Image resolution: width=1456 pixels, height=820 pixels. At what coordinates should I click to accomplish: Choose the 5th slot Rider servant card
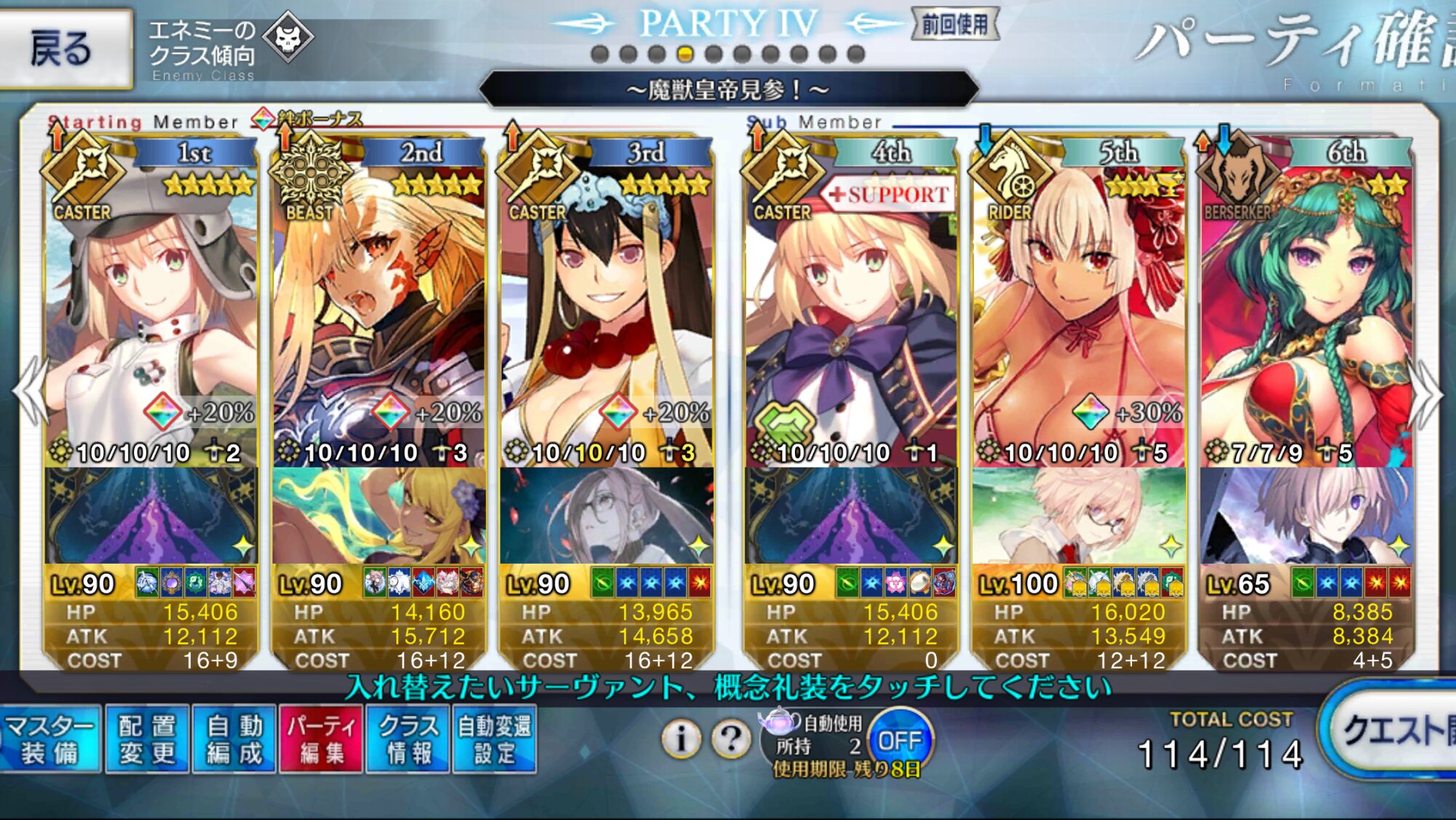point(1079,306)
